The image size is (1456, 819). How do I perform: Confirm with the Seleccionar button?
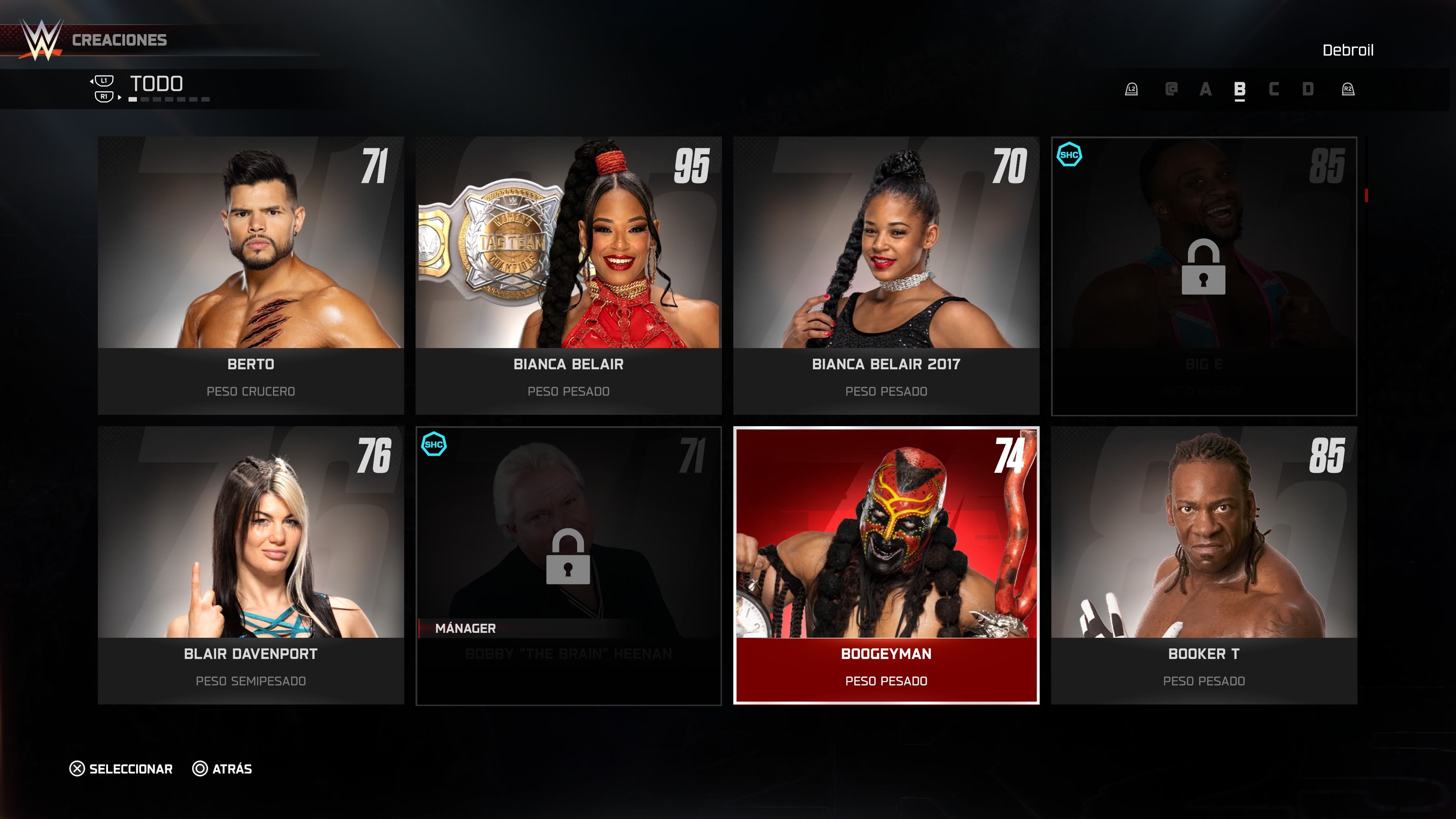click(x=121, y=769)
